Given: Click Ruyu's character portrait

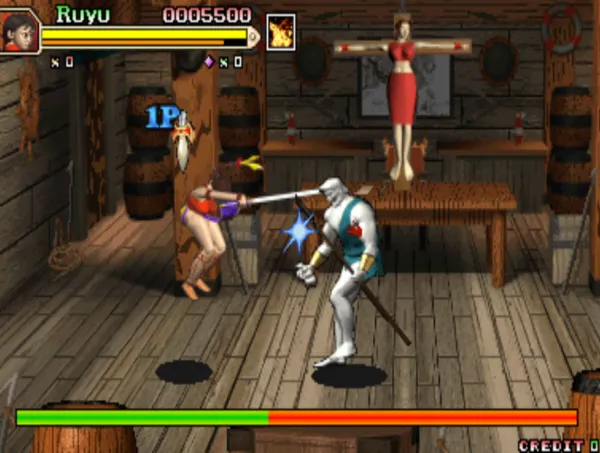Looking at the screenshot, I should (20, 30).
